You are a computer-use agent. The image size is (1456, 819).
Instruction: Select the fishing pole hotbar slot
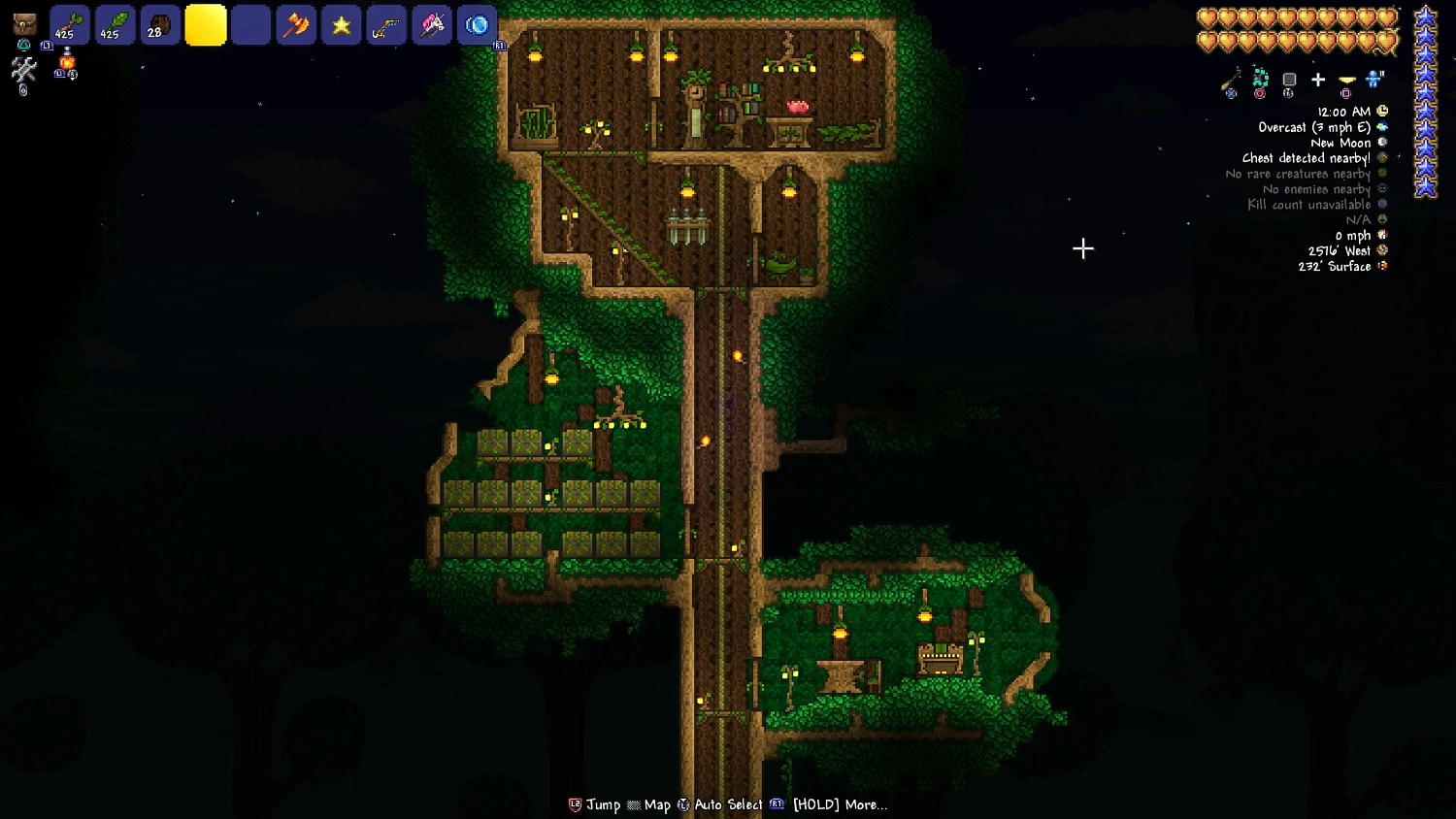(386, 25)
